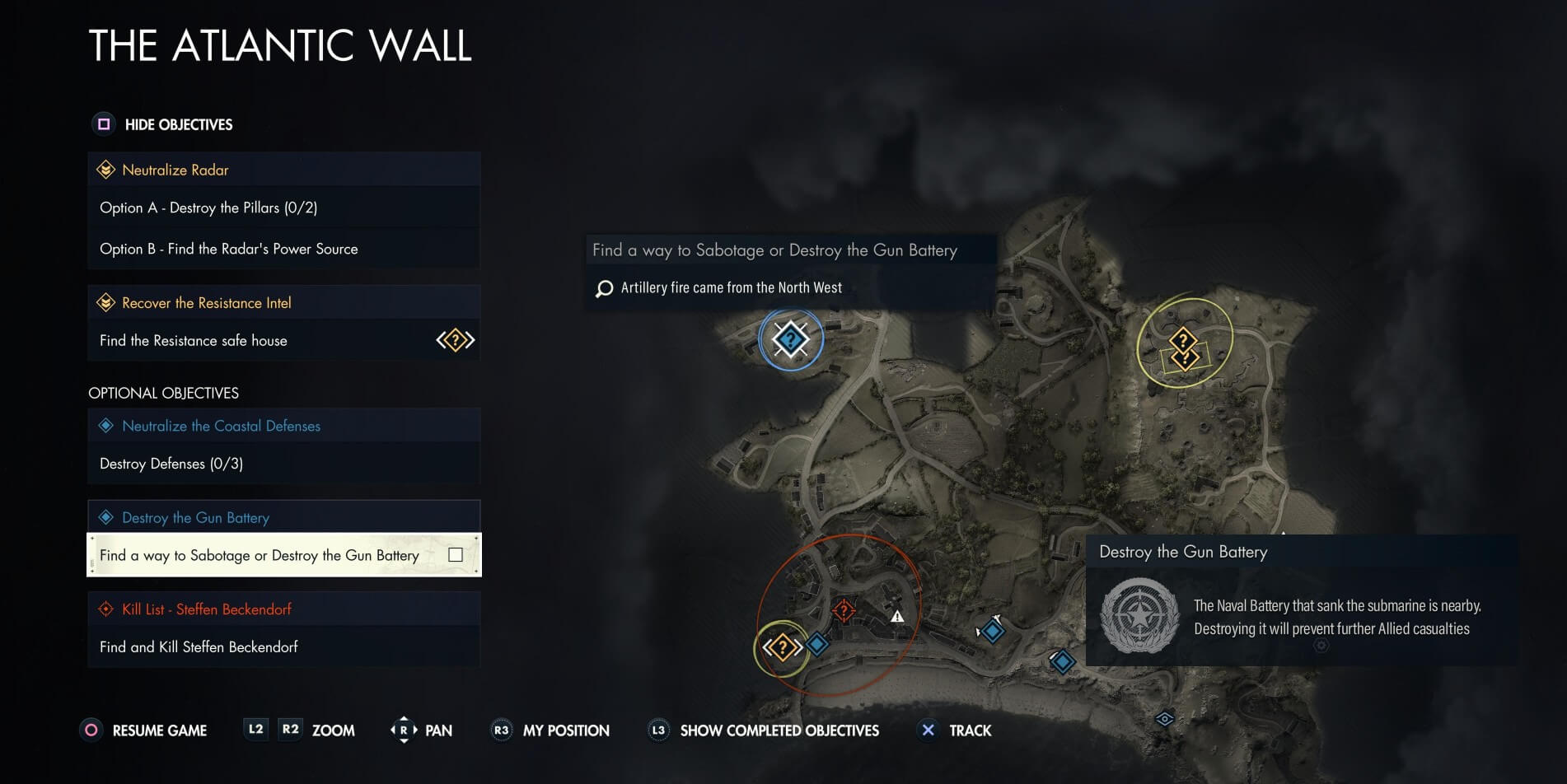Toggle tracking checkbox for Sabotage Gun Battery

(456, 555)
